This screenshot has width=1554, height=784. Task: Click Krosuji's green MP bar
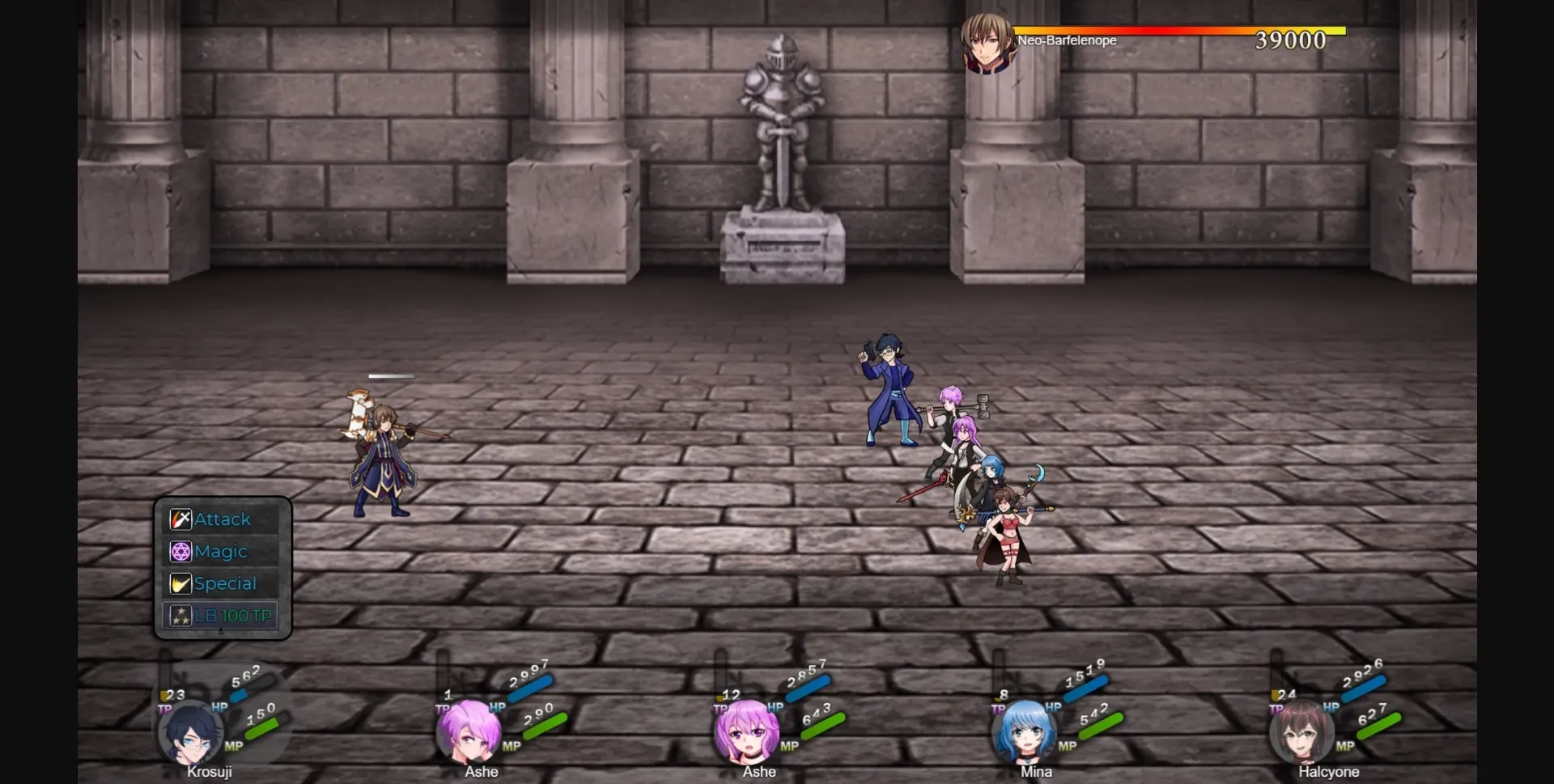point(261,727)
